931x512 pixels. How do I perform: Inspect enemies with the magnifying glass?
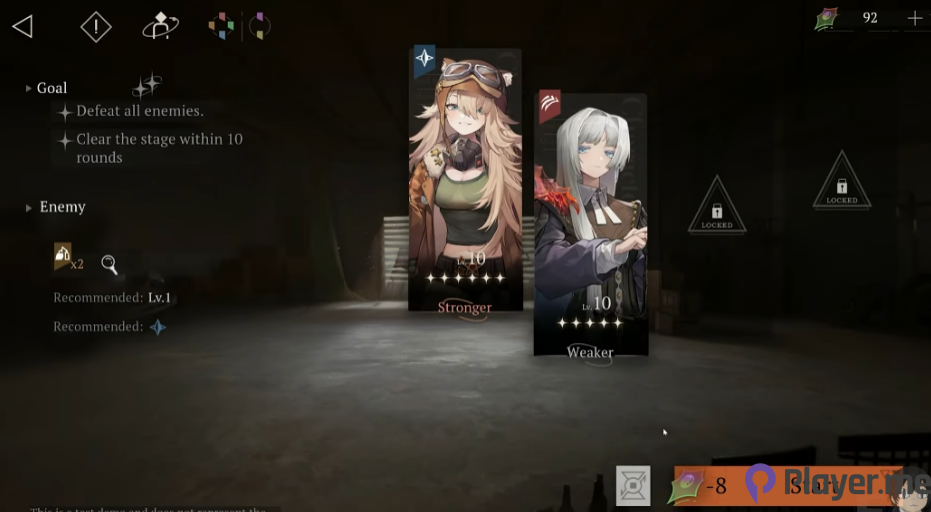pyautogui.click(x=109, y=265)
